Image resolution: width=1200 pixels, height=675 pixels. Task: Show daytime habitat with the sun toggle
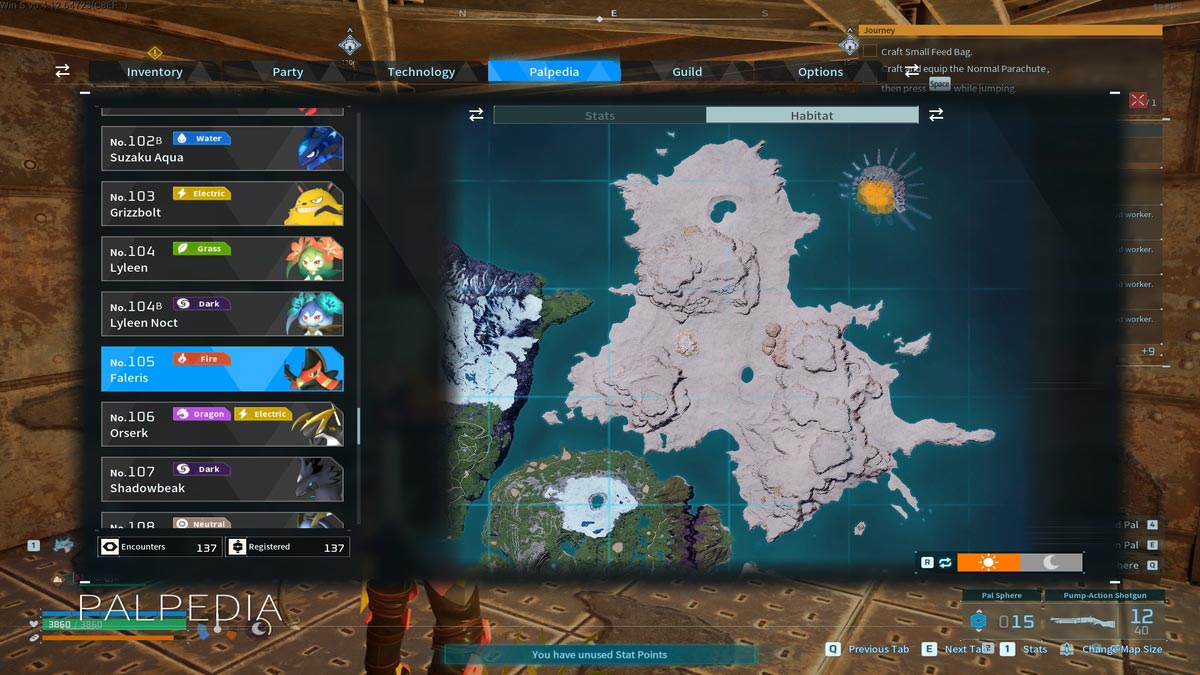(x=988, y=563)
